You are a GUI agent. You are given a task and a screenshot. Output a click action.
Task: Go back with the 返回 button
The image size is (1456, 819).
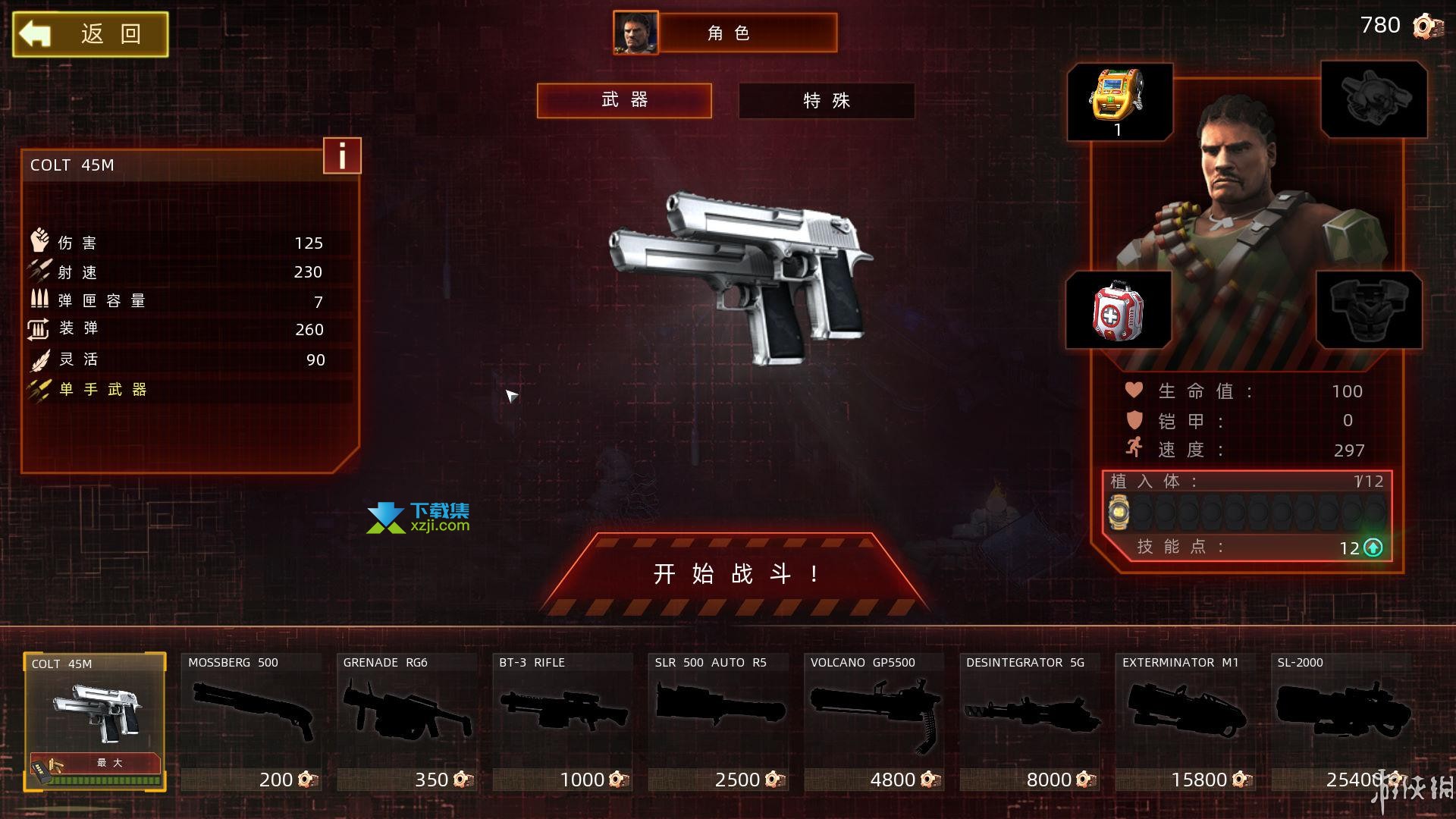point(90,34)
